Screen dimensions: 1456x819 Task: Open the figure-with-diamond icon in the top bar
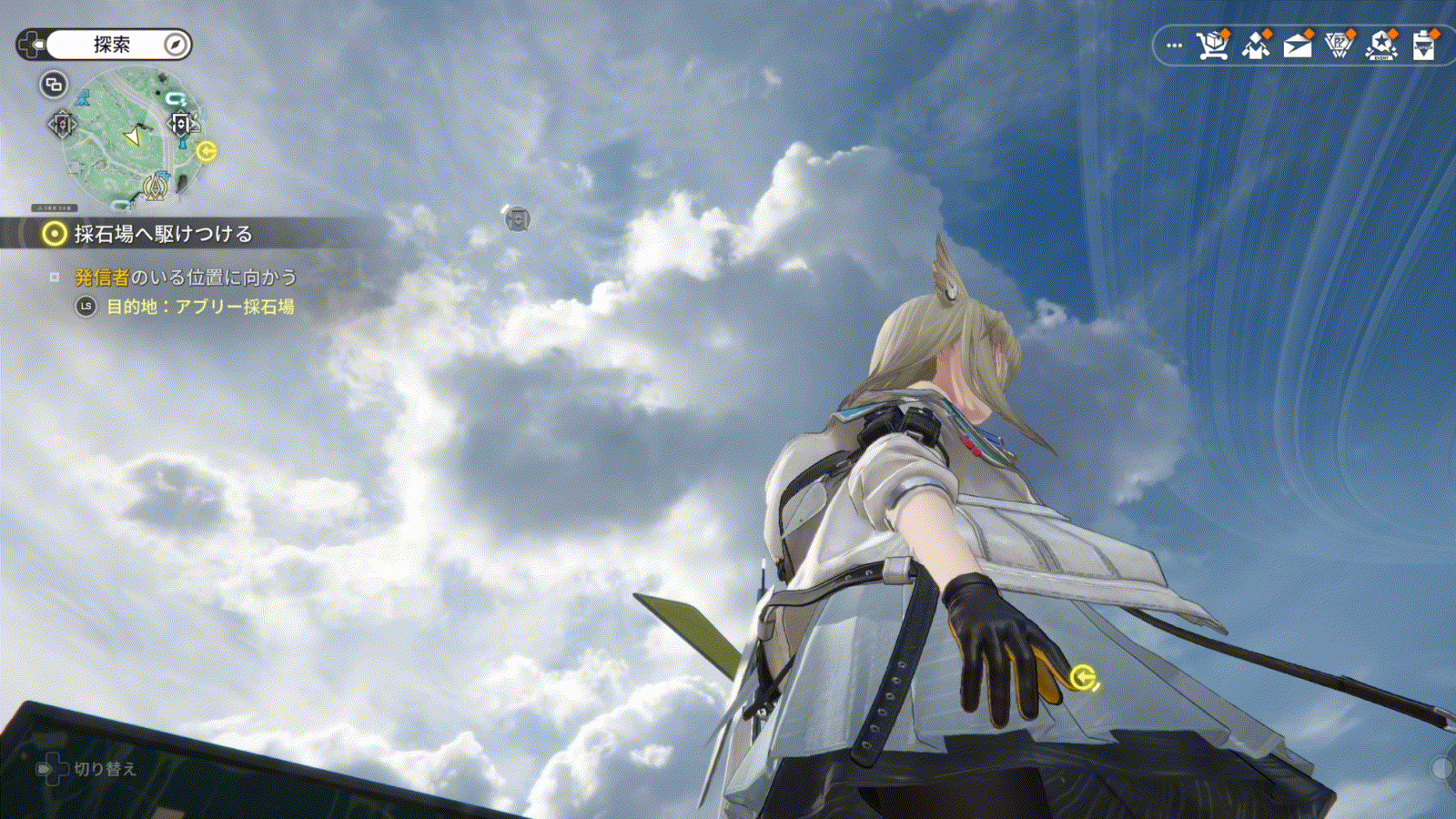(1256, 45)
